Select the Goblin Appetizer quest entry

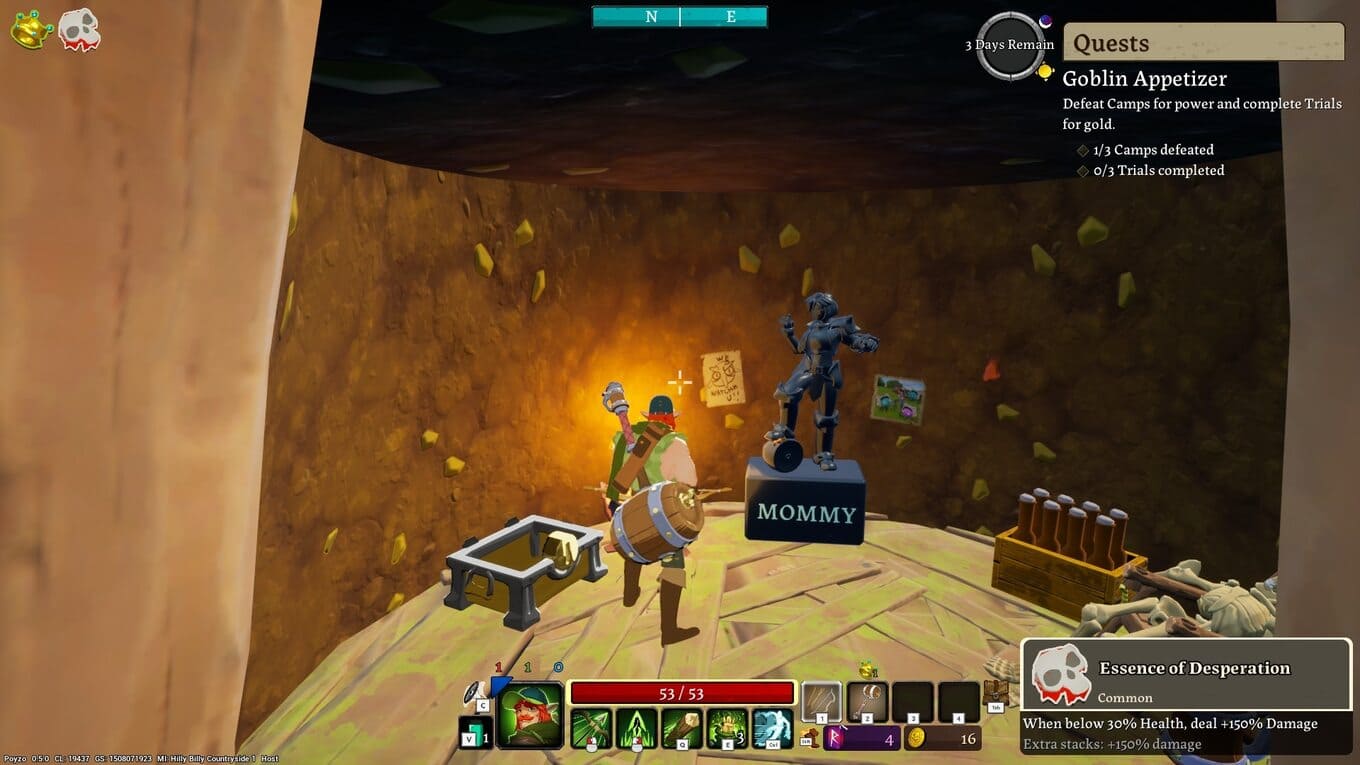coord(1144,79)
